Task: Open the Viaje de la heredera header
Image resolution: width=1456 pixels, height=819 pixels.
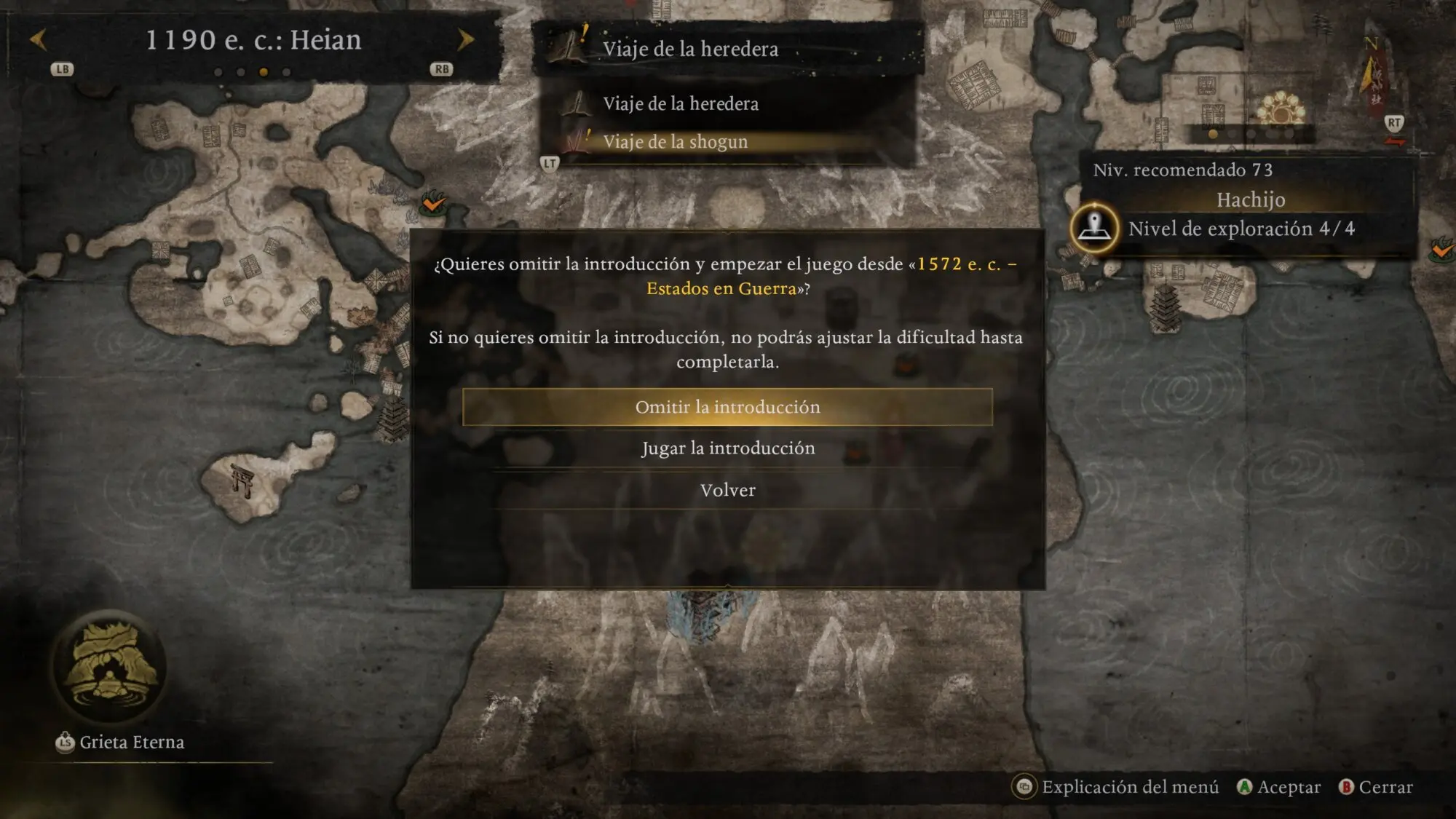Action: 690,49
